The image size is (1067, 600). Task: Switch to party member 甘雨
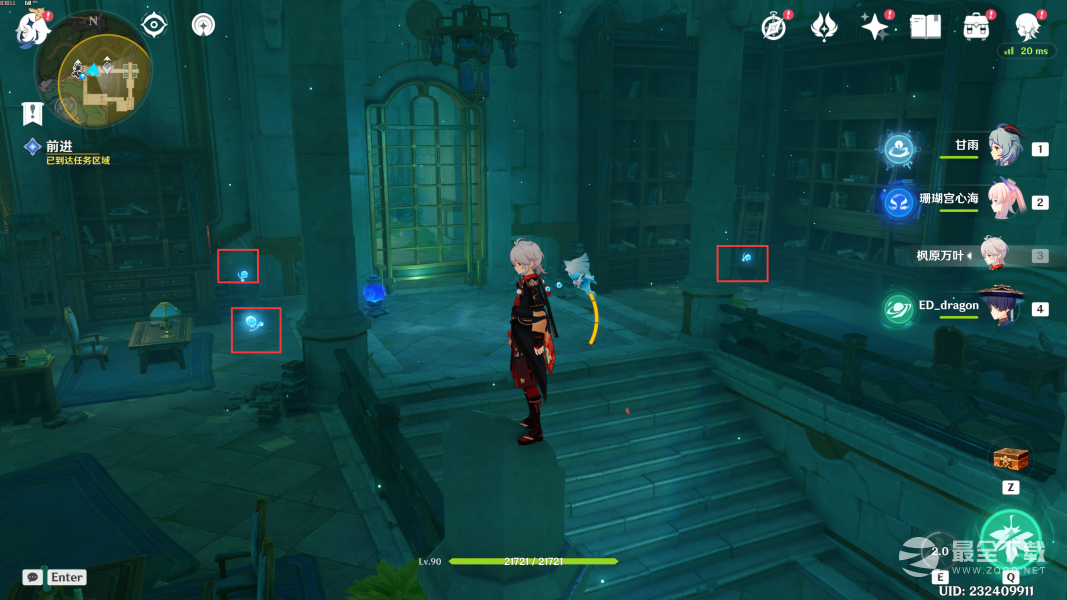tap(1003, 146)
